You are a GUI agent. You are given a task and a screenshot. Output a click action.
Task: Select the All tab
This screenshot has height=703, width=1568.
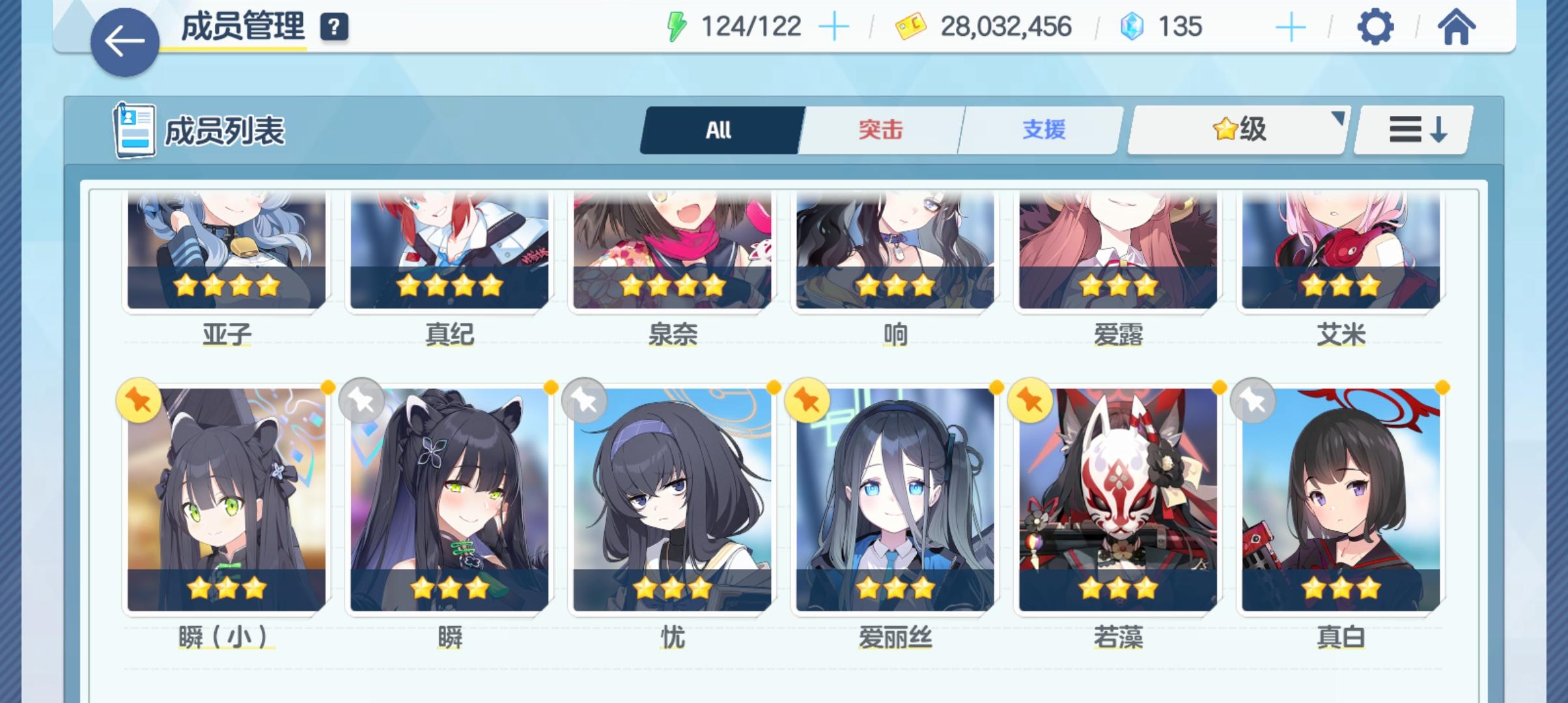720,130
